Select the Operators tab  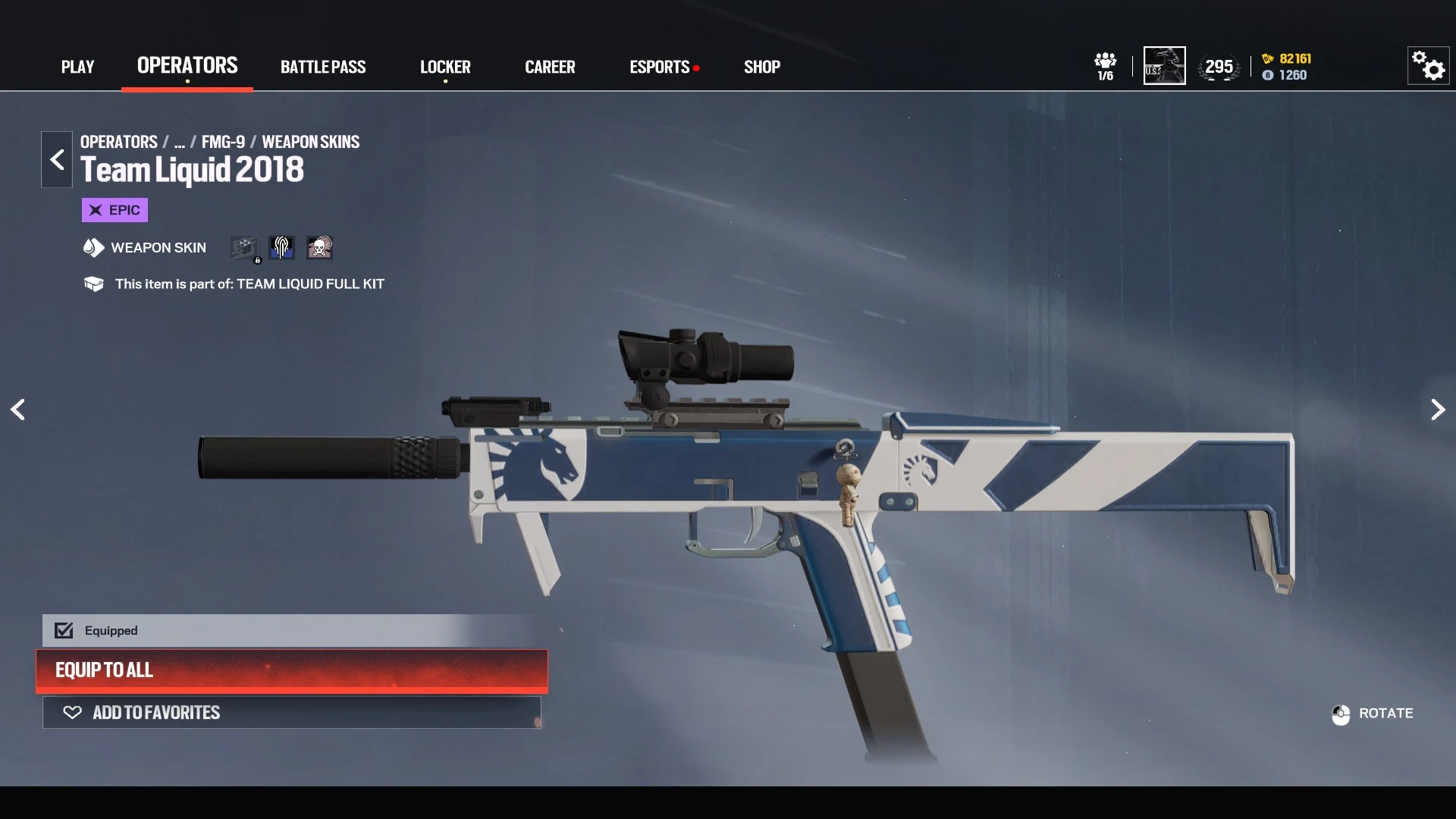point(187,66)
